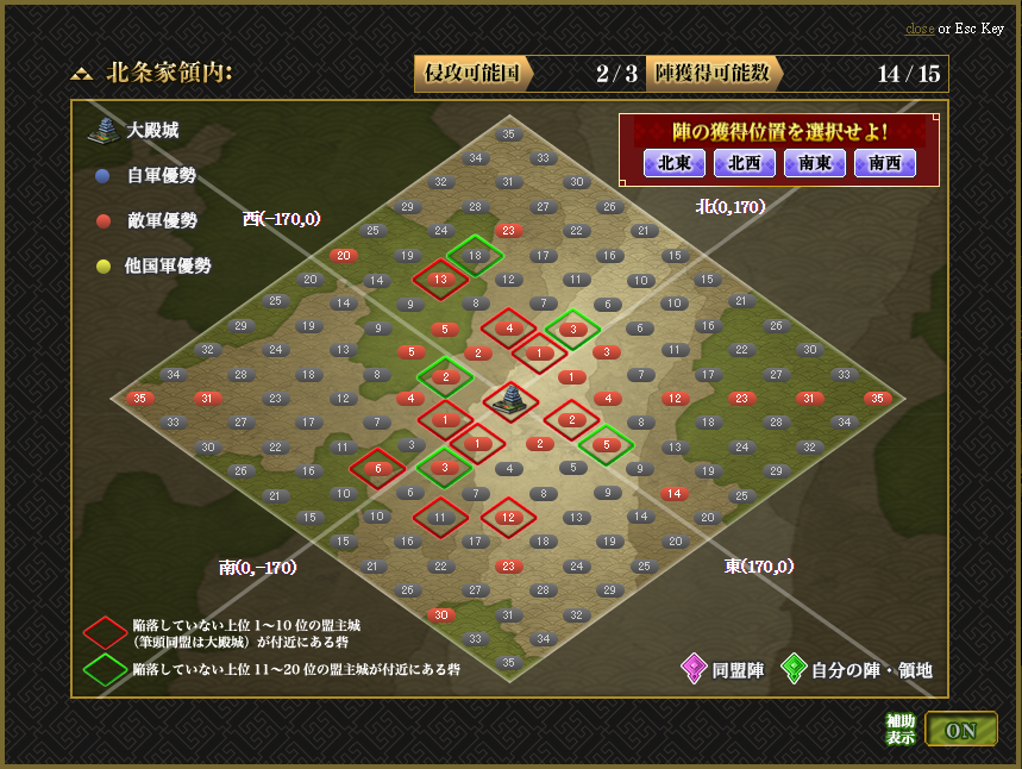
Task: Pick the 南東 camp position button
Action: [x=815, y=163]
